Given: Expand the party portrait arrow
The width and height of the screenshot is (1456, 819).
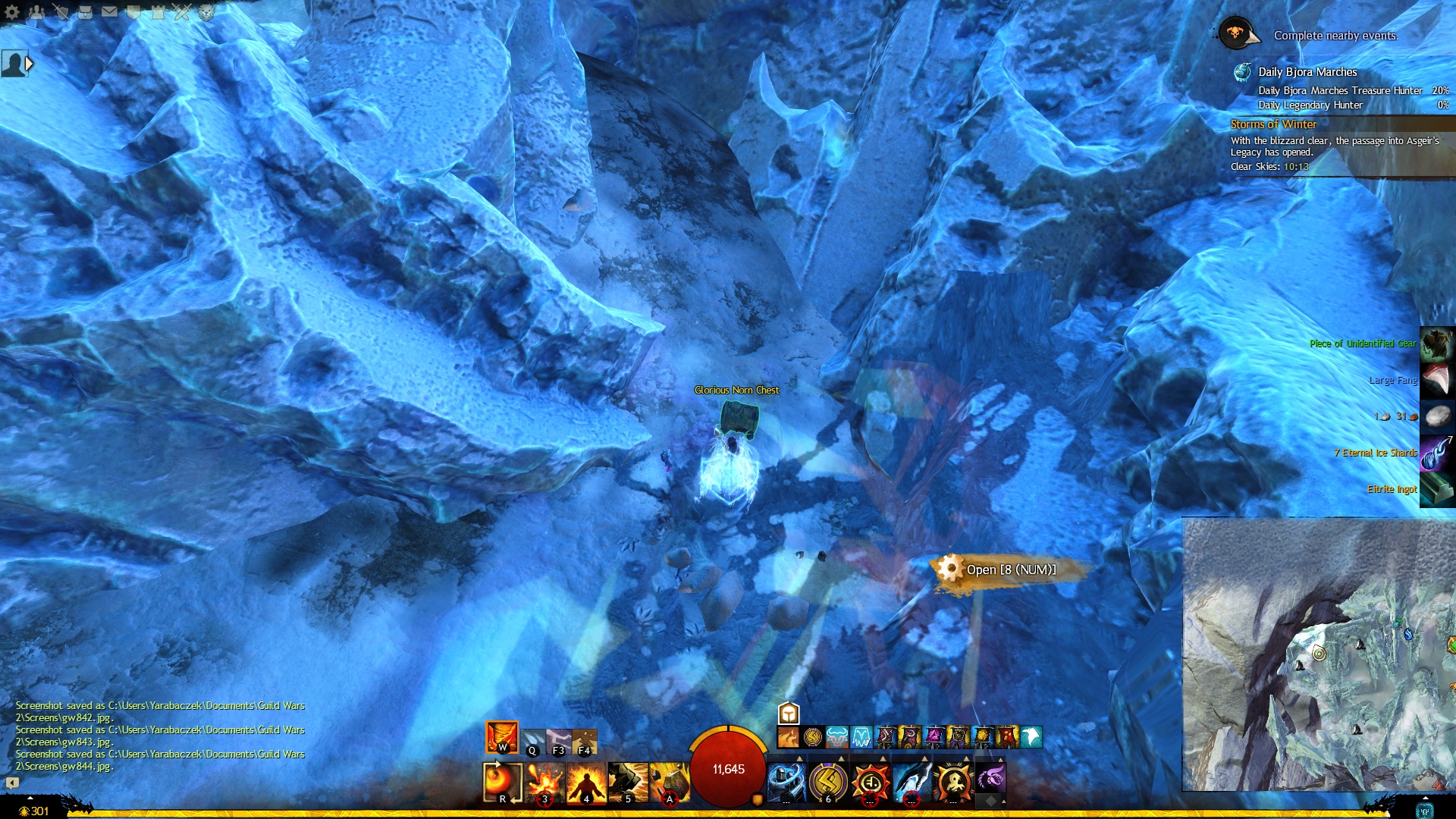Looking at the screenshot, I should tap(30, 64).
